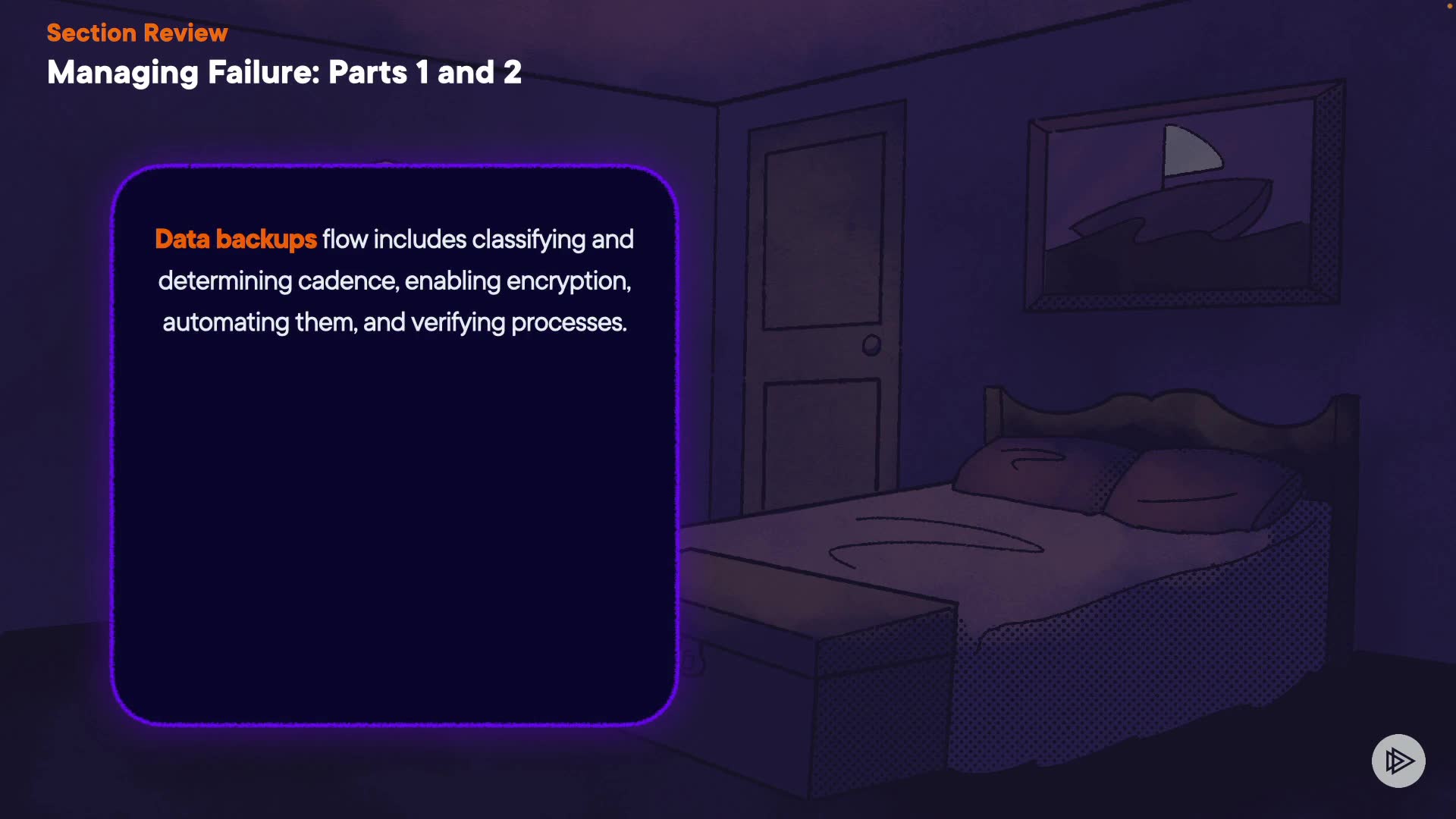The height and width of the screenshot is (819, 1456).
Task: Click the round play logo button
Action: pyautogui.click(x=1398, y=761)
